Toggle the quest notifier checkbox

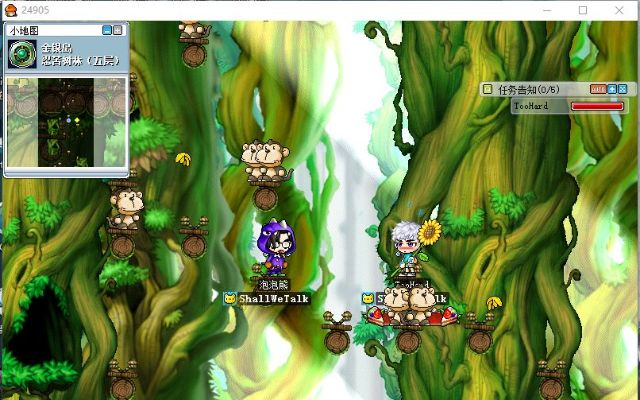click(x=488, y=89)
